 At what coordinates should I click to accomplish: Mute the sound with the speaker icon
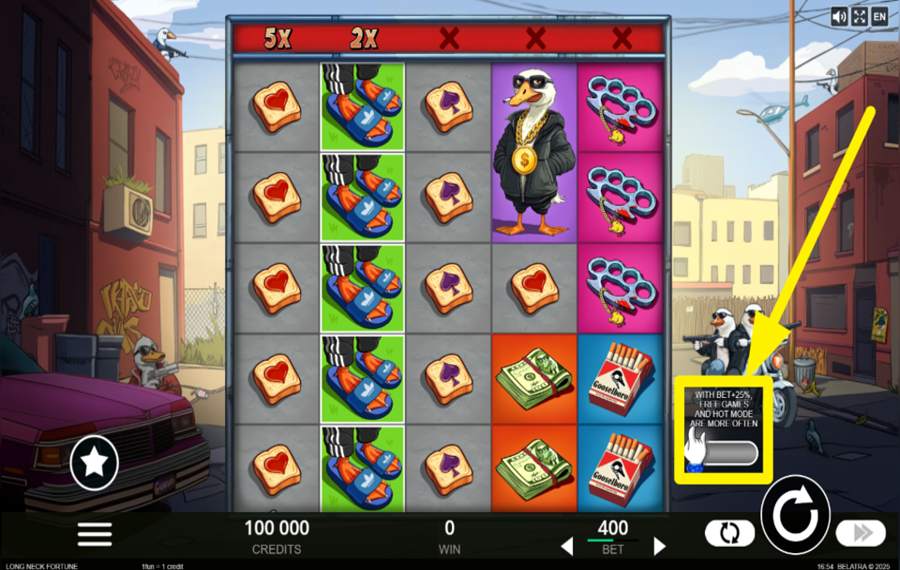[x=839, y=16]
